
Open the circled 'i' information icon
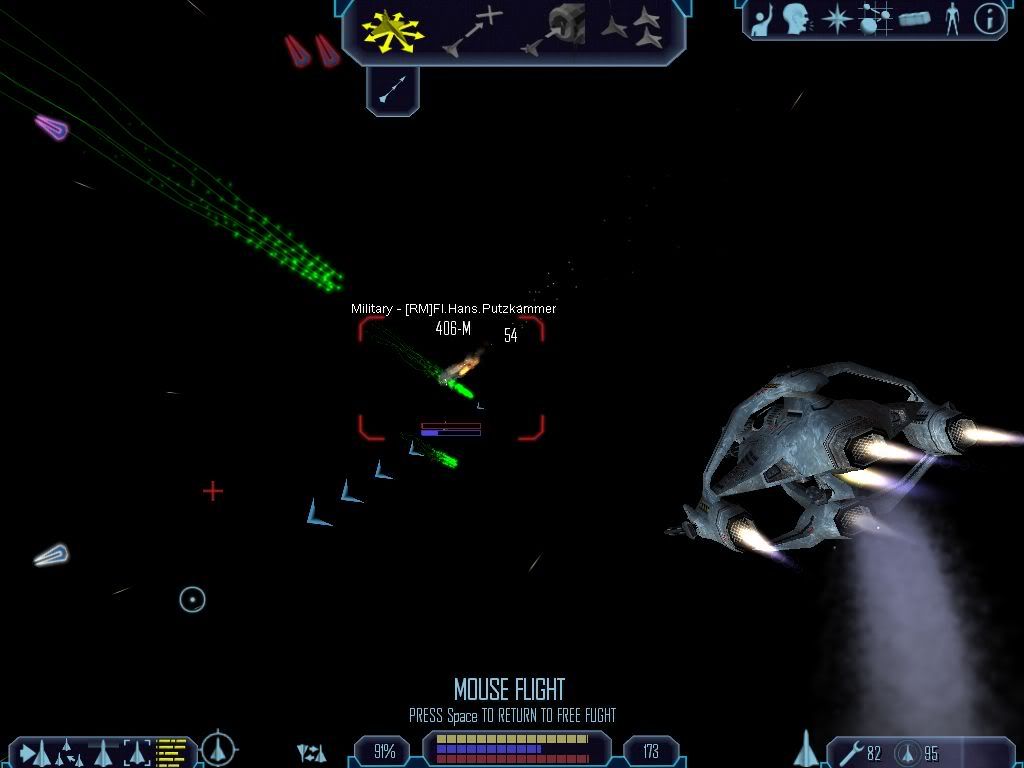(989, 19)
